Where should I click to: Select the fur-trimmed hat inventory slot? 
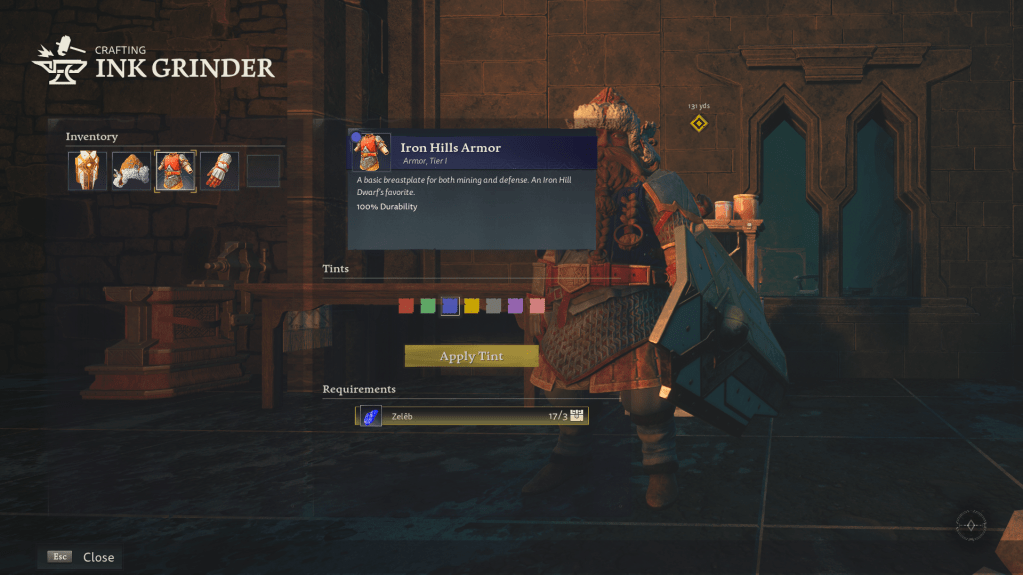click(131, 171)
